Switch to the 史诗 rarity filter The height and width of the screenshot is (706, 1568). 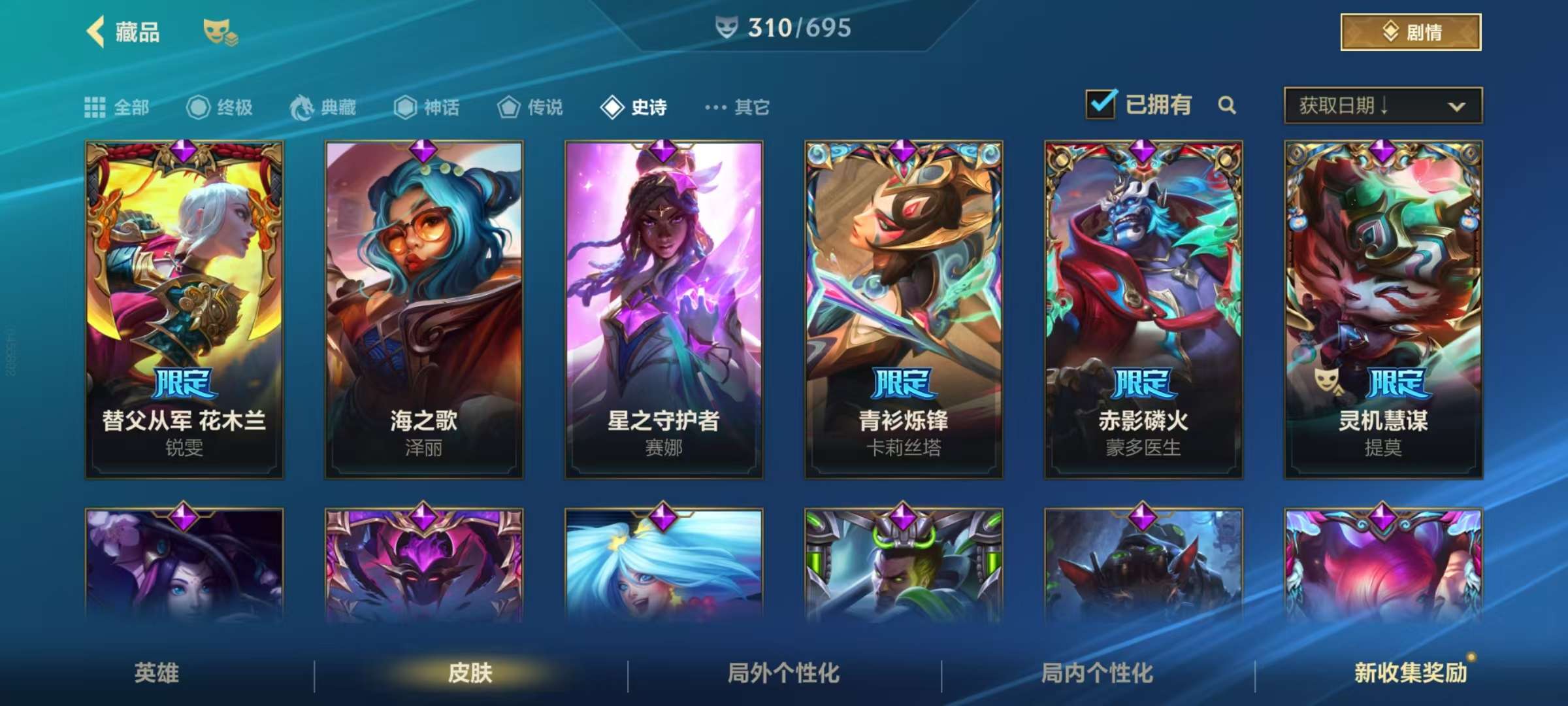634,107
